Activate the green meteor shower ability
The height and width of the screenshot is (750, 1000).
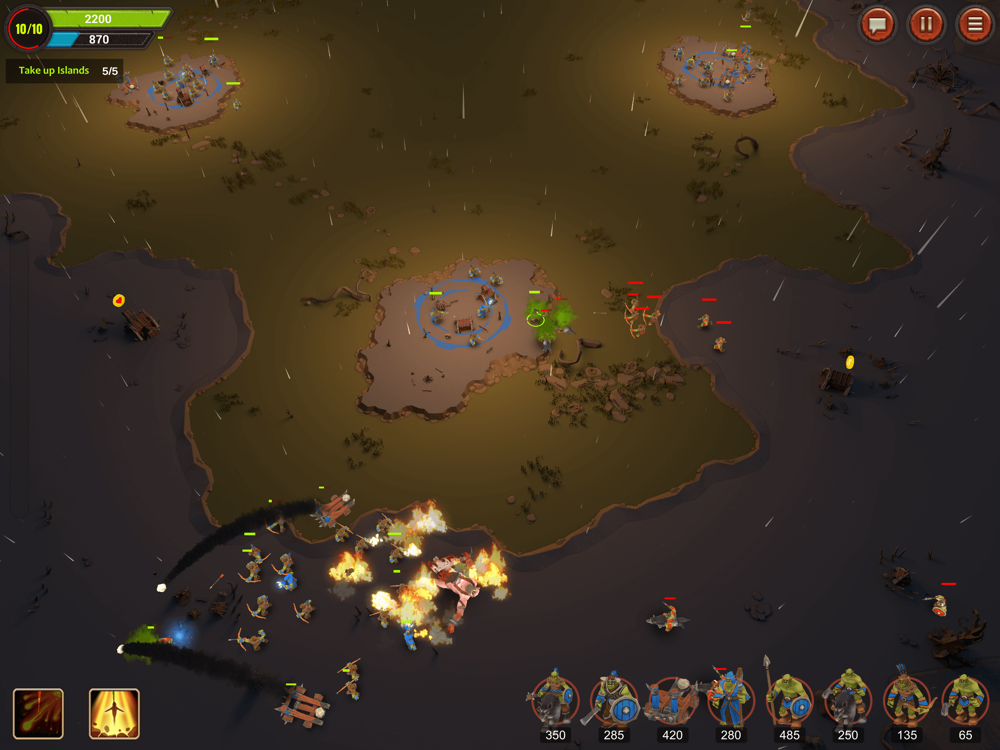[38, 713]
